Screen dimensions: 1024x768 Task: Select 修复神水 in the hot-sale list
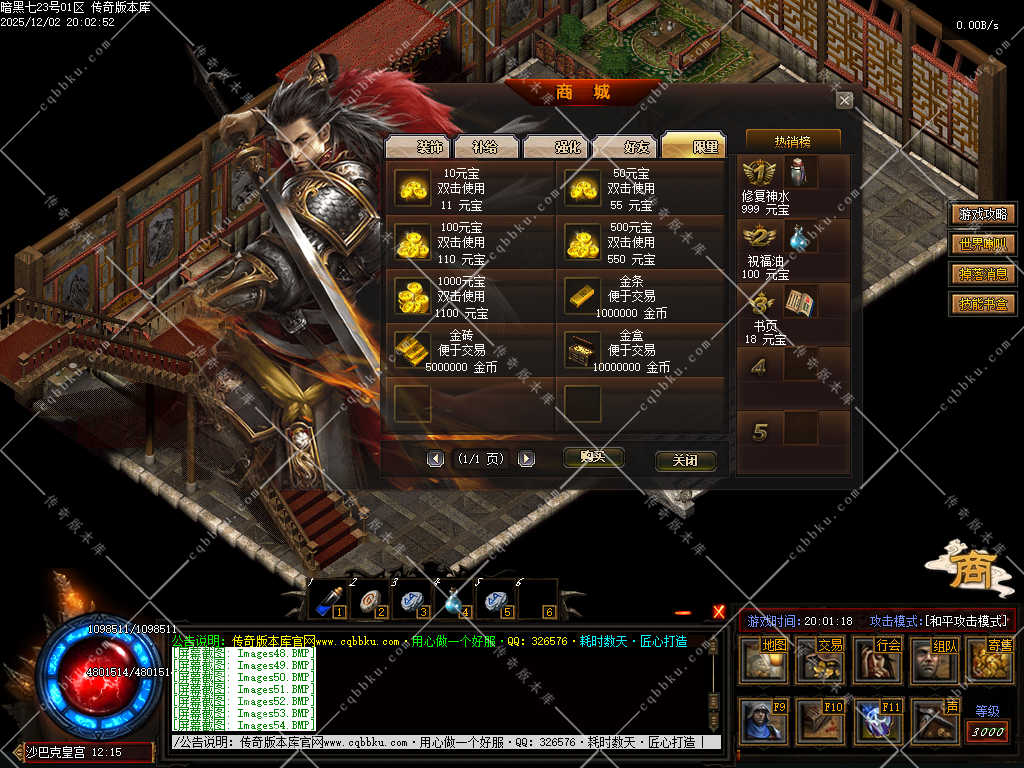point(801,172)
